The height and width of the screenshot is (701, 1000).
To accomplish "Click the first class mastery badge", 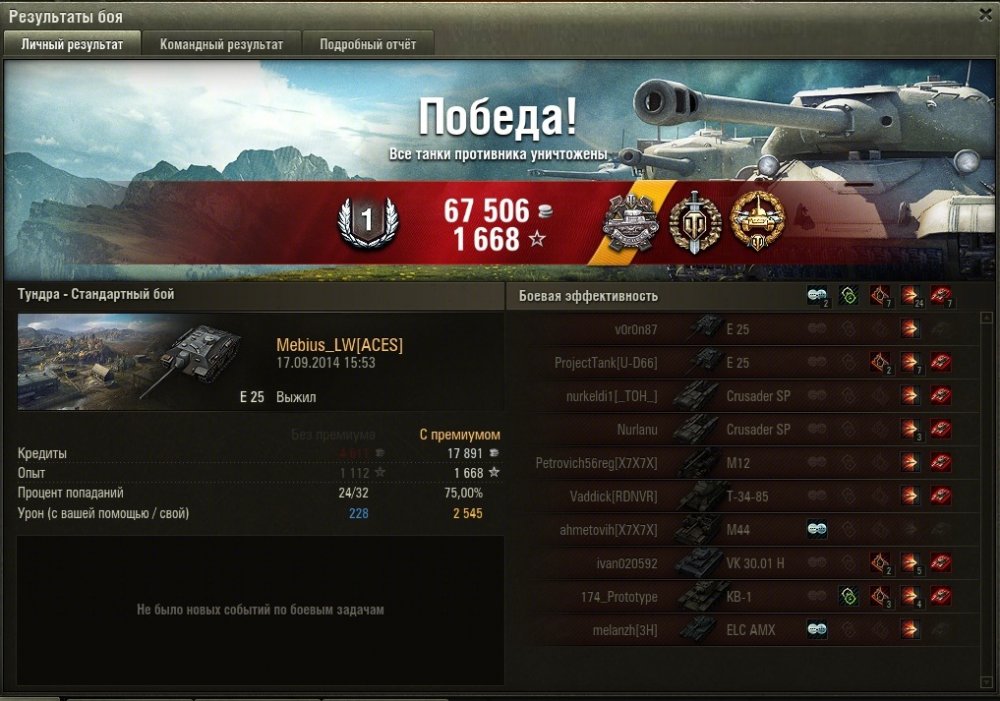I will (367, 221).
